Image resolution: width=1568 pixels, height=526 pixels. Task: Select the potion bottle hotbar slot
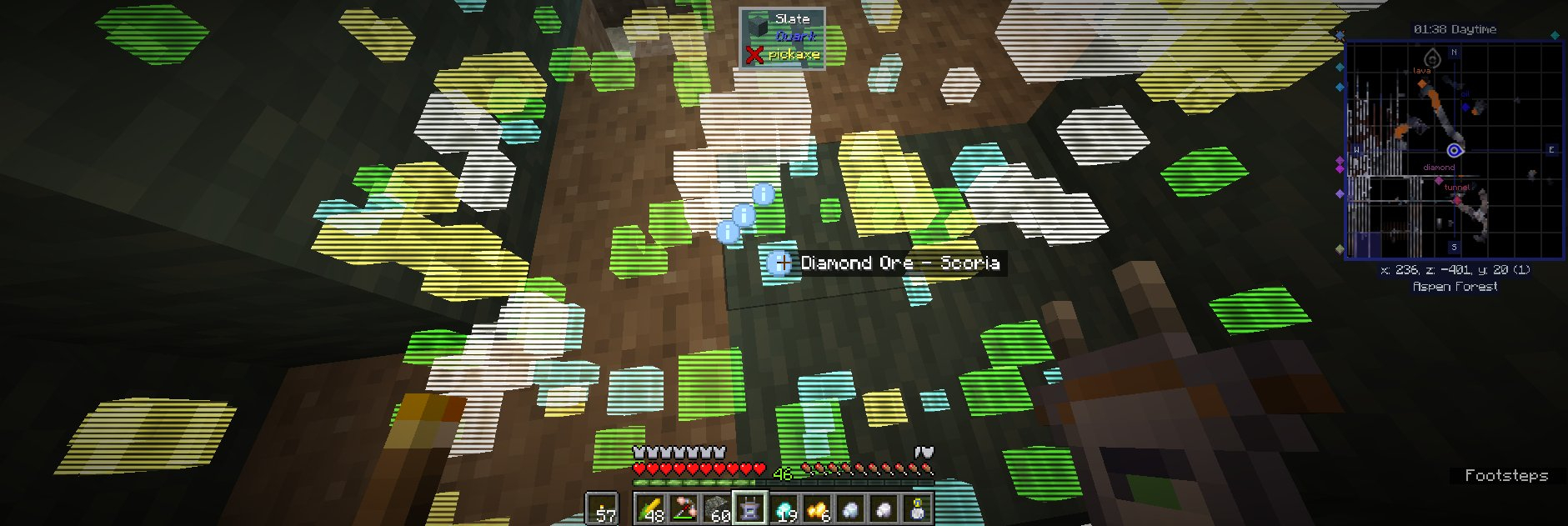click(917, 508)
